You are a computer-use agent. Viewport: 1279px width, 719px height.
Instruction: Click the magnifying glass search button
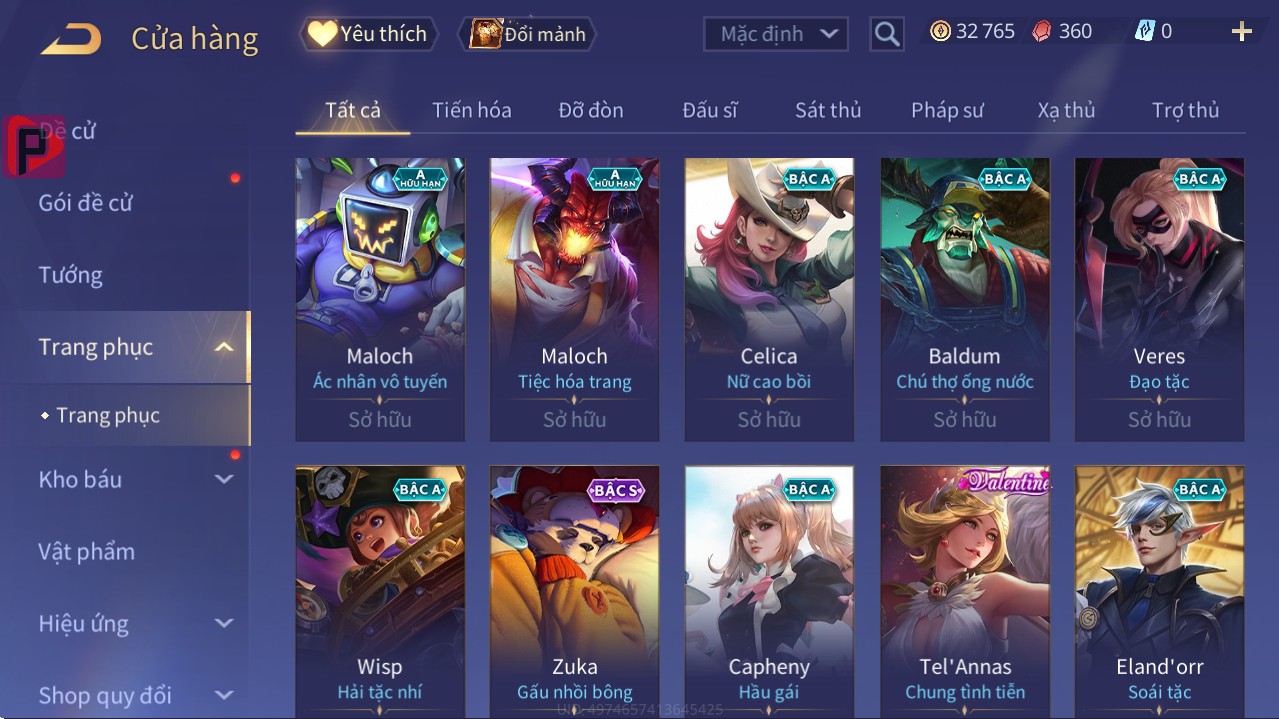coord(886,34)
